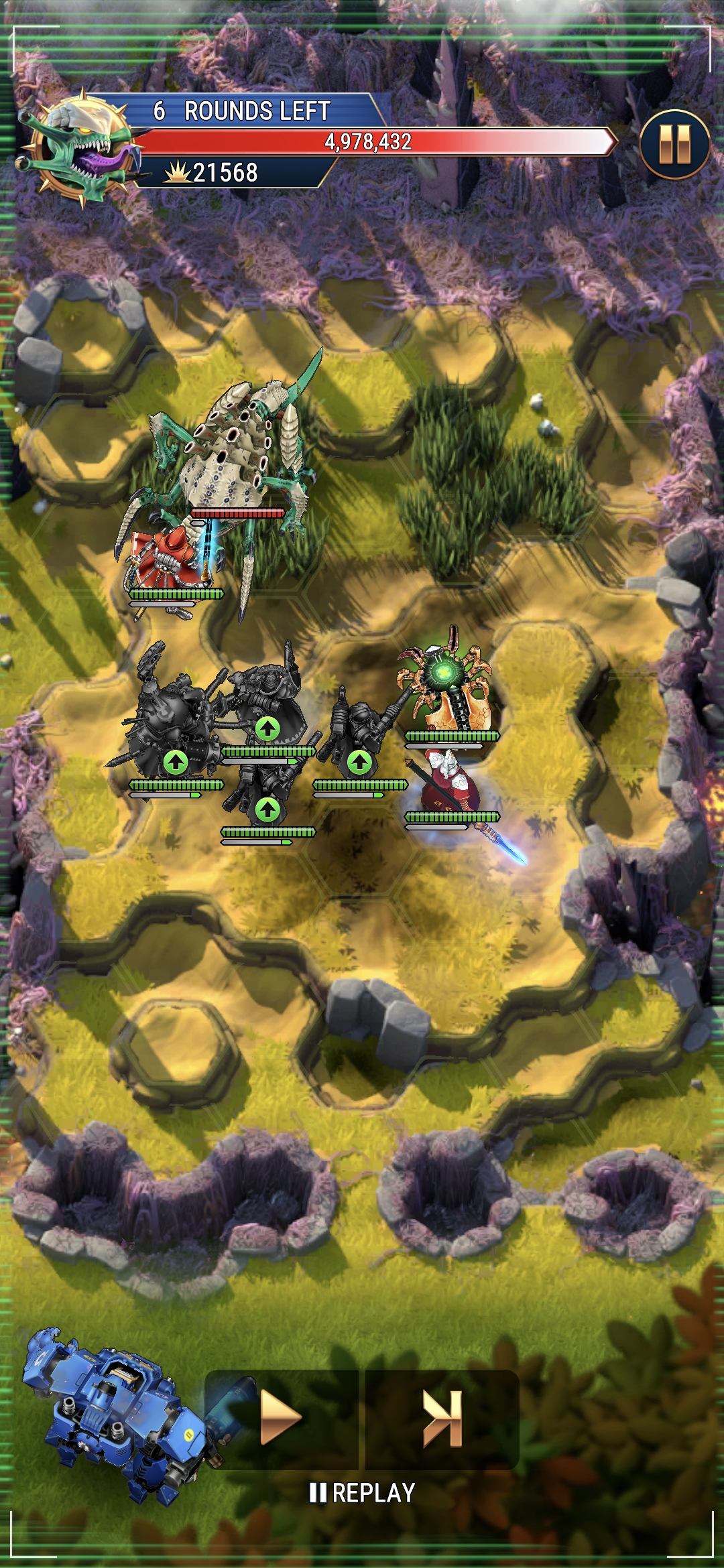Pause the battle with the pause button
This screenshot has height=1568, width=724.
tap(674, 144)
